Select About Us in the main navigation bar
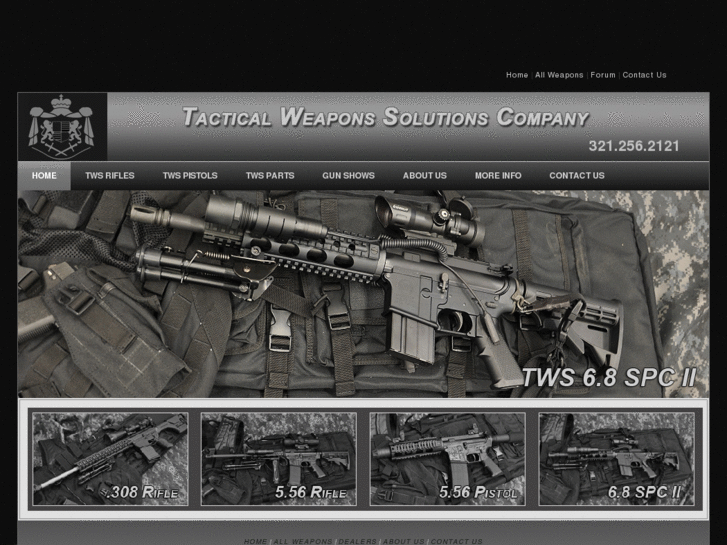Screen dimensions: 727x545 425,176
